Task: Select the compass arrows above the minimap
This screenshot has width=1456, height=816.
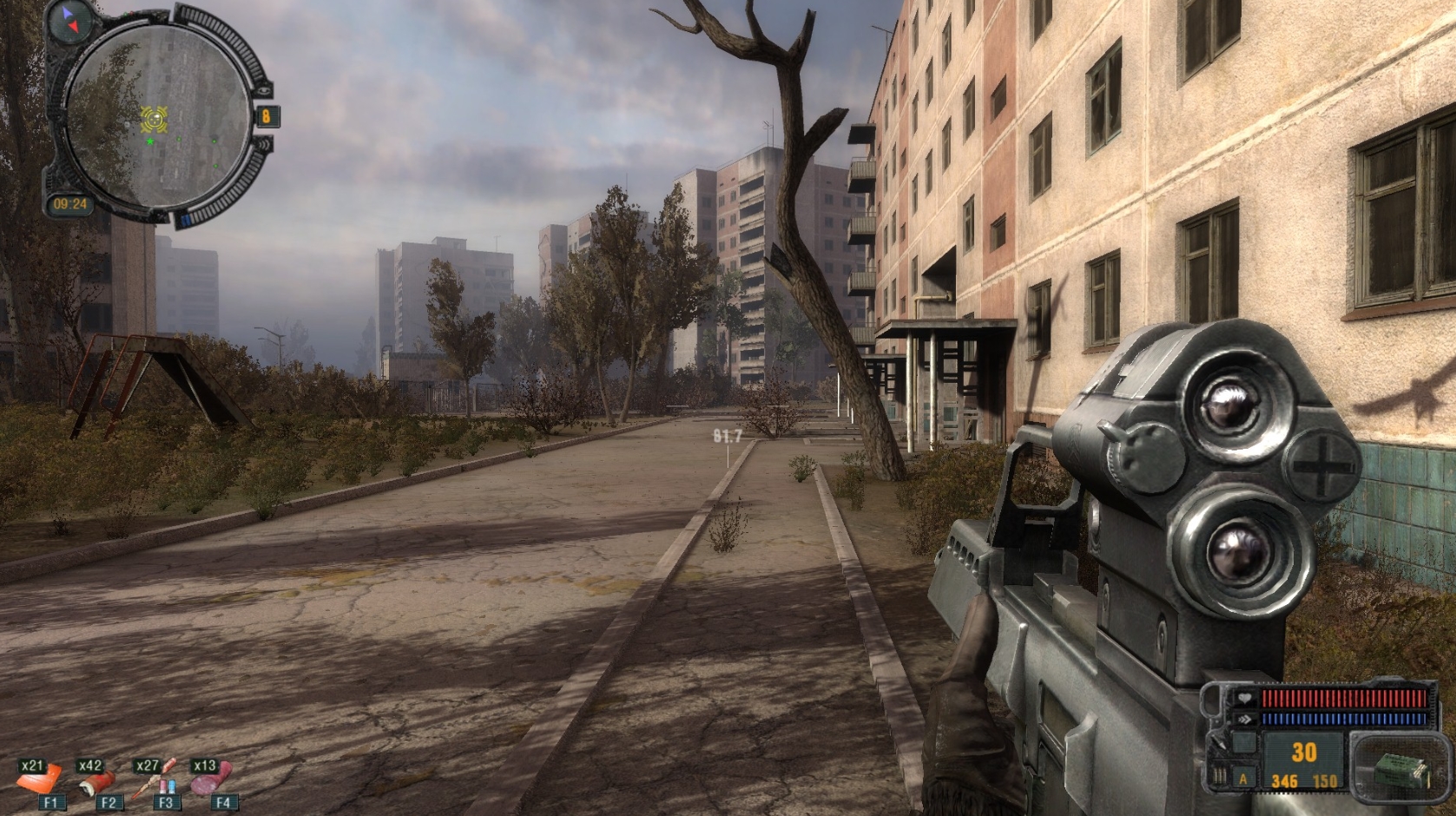Action: 69,21
